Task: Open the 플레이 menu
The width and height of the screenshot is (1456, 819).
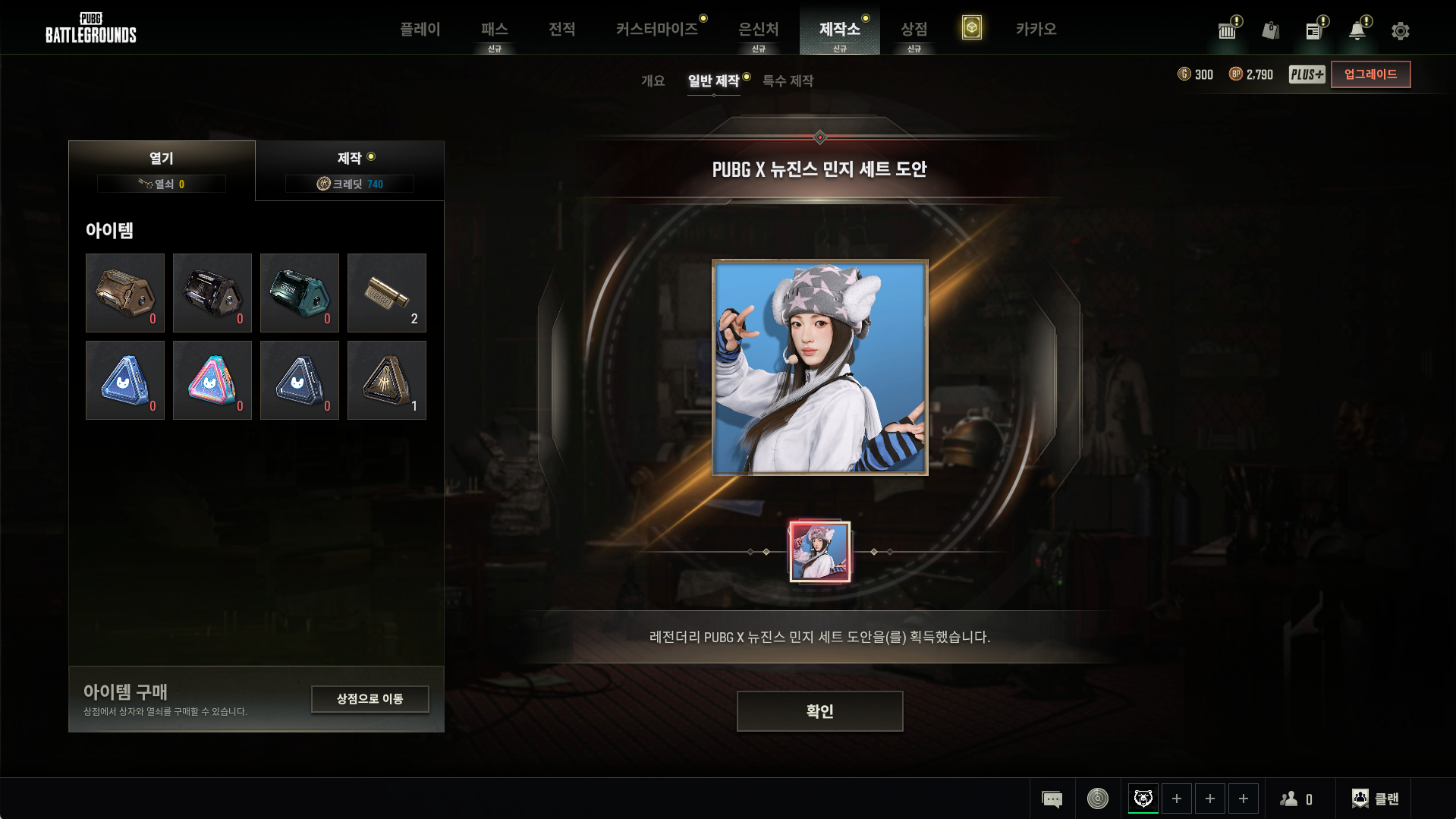Action: click(x=420, y=30)
